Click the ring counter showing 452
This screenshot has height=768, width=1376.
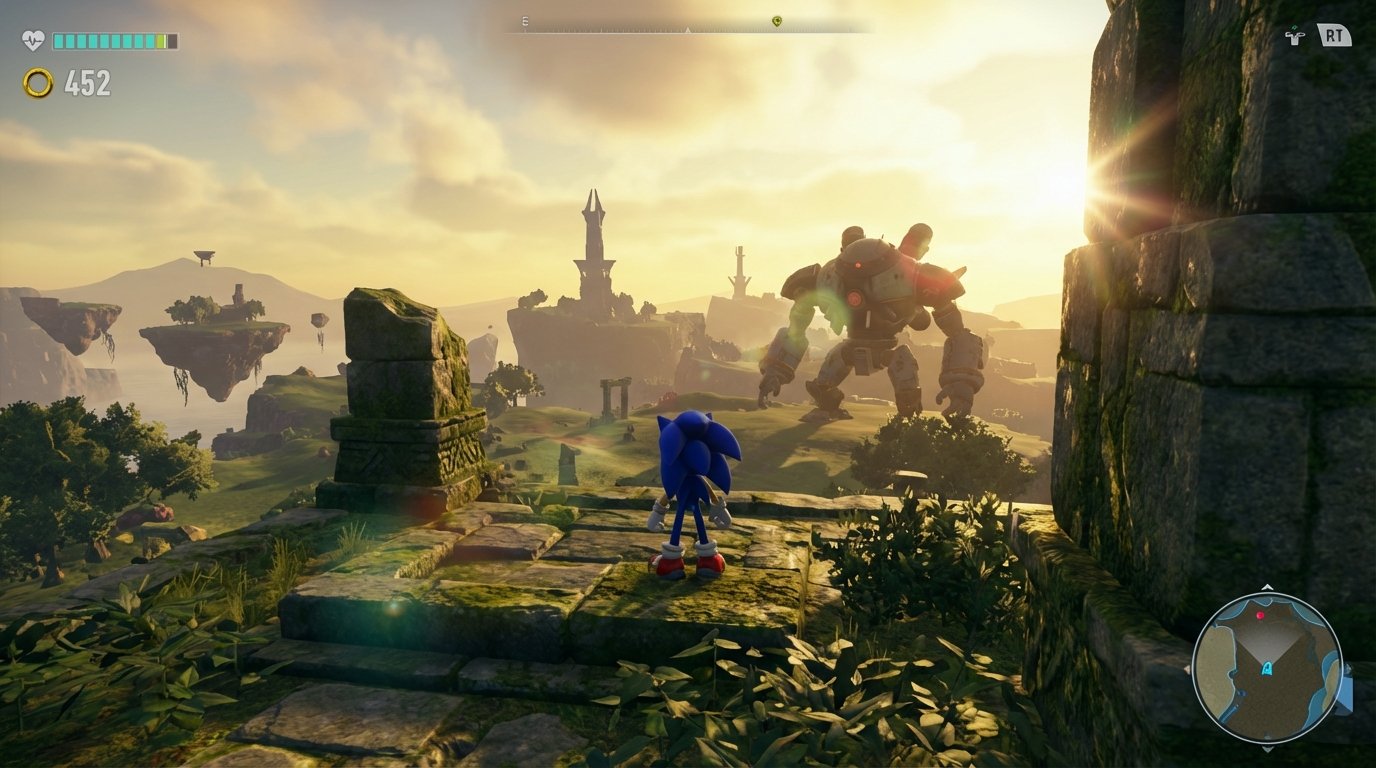88,83
